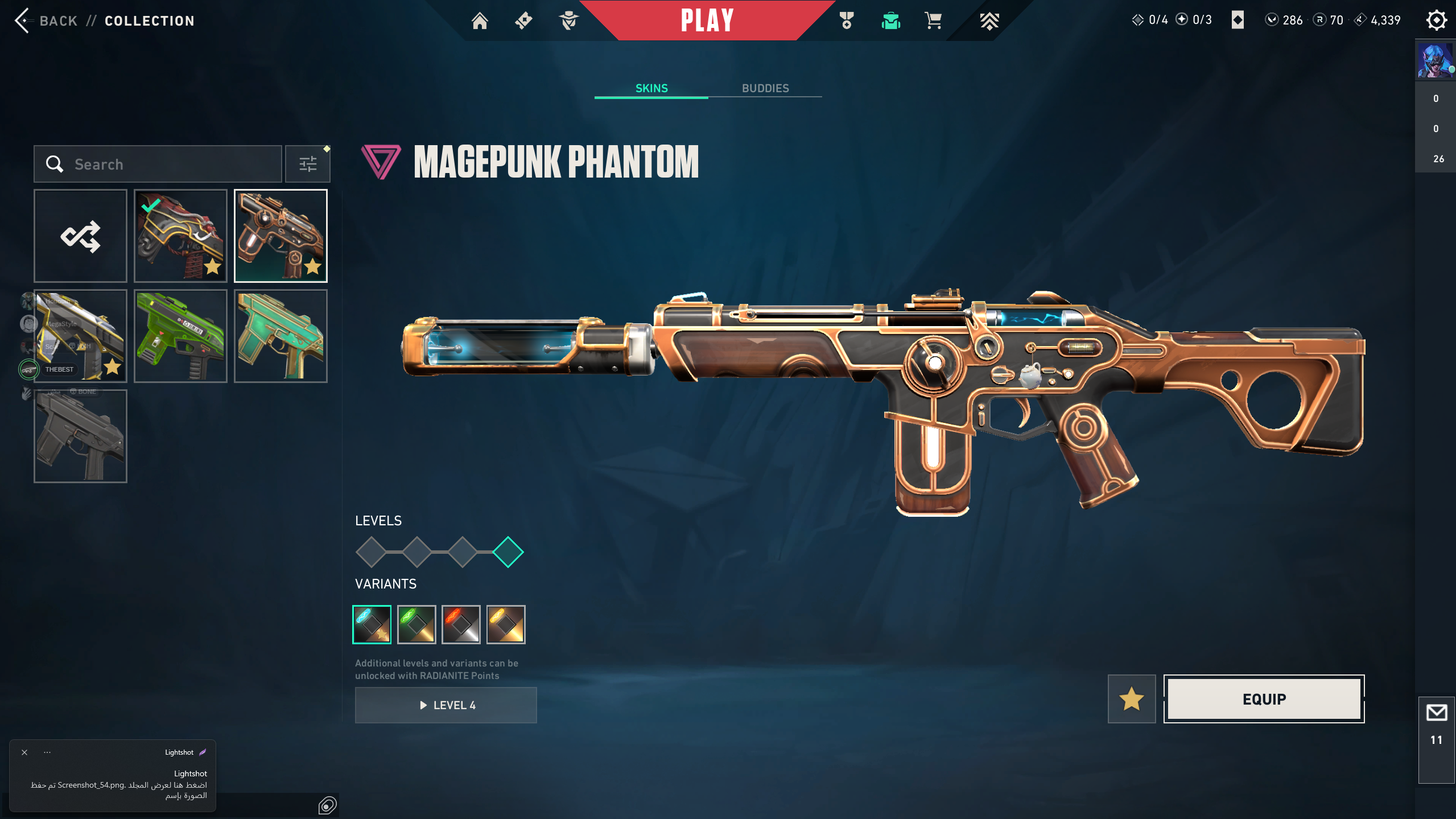1456x819 pixels.
Task: Select the highlighted fourth level diamond
Action: pos(508,552)
